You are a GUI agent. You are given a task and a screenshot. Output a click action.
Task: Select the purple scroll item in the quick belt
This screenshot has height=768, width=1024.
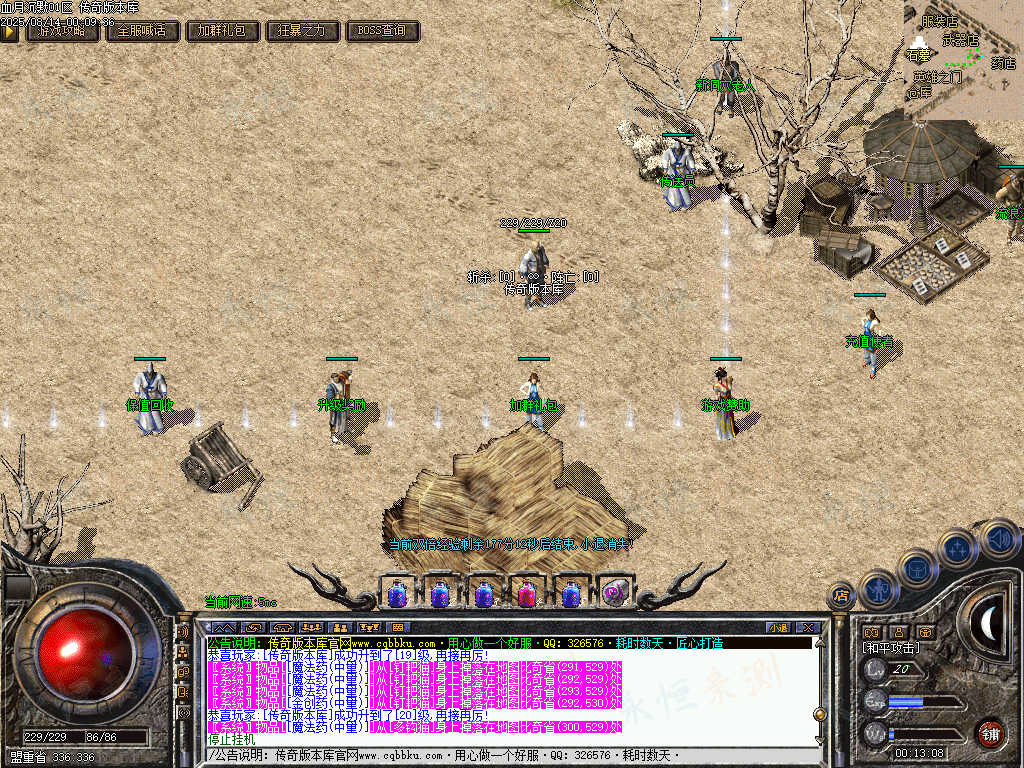[615, 594]
